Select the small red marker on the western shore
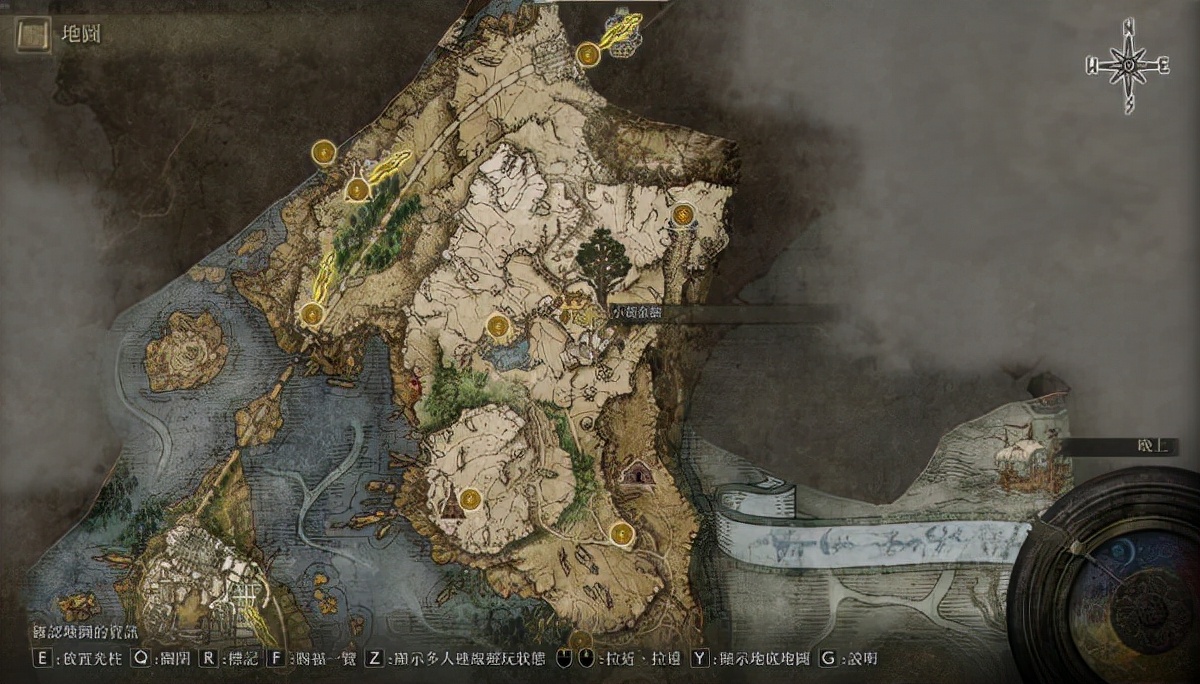 (415, 381)
